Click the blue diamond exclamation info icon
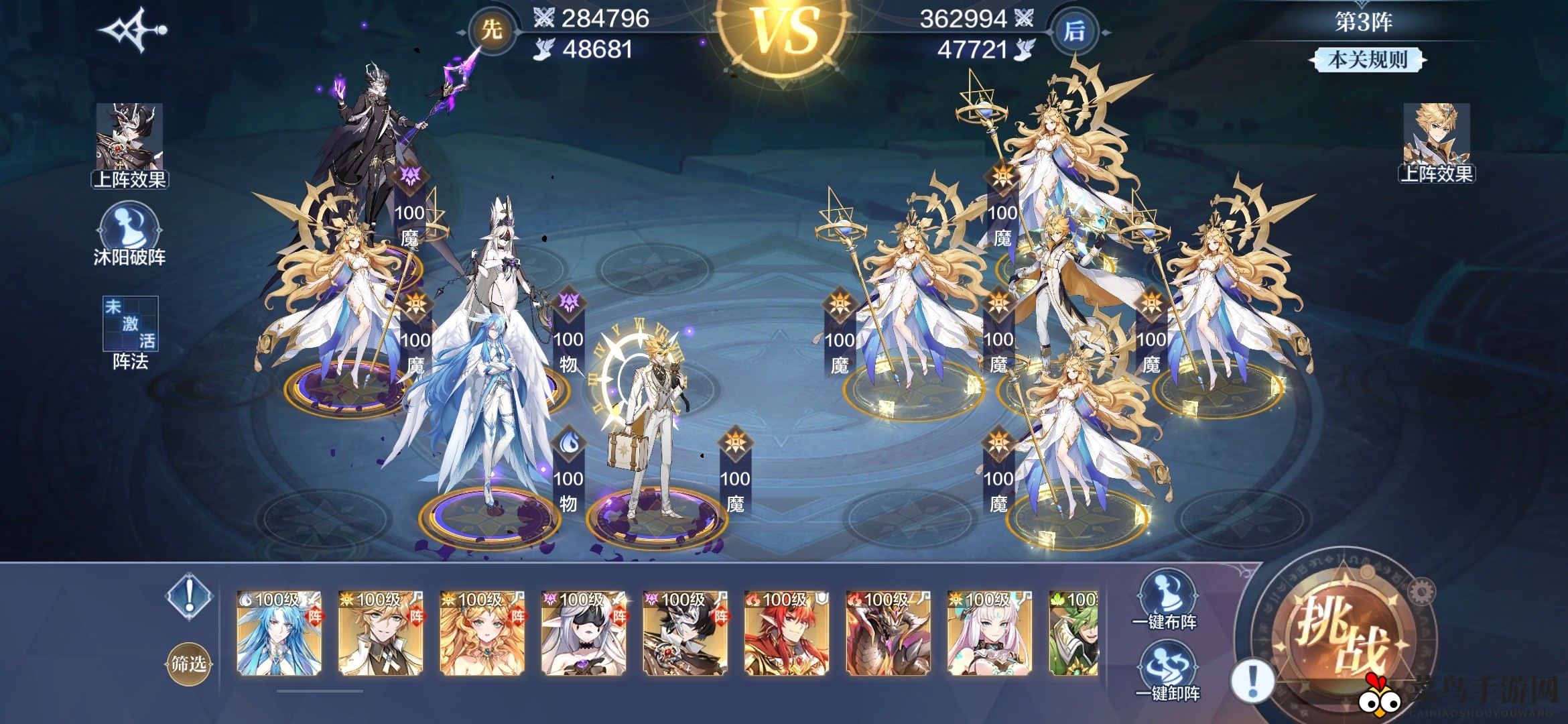The width and height of the screenshot is (1568, 724). [190, 594]
